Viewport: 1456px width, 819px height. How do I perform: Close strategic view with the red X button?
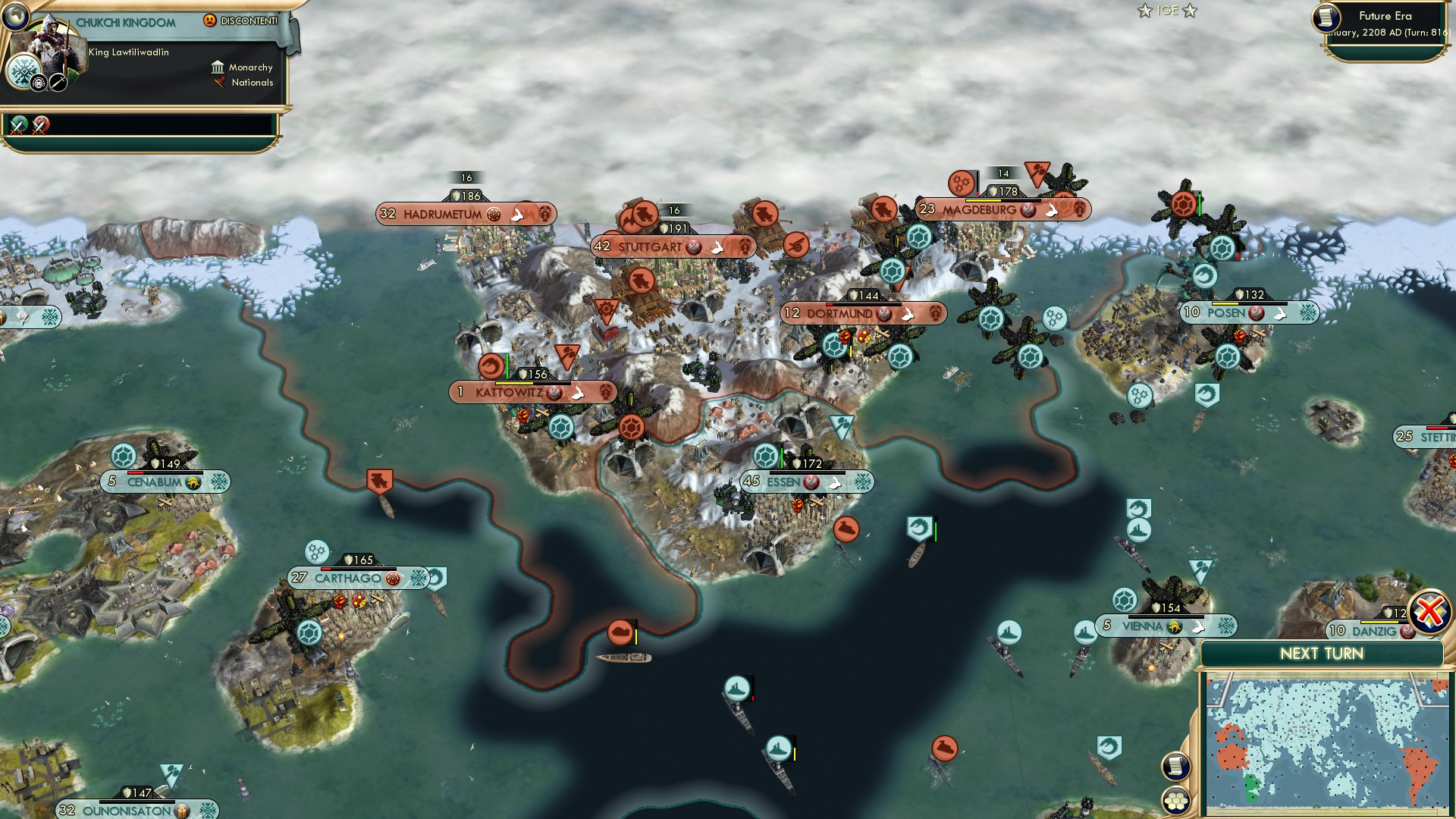1429,611
